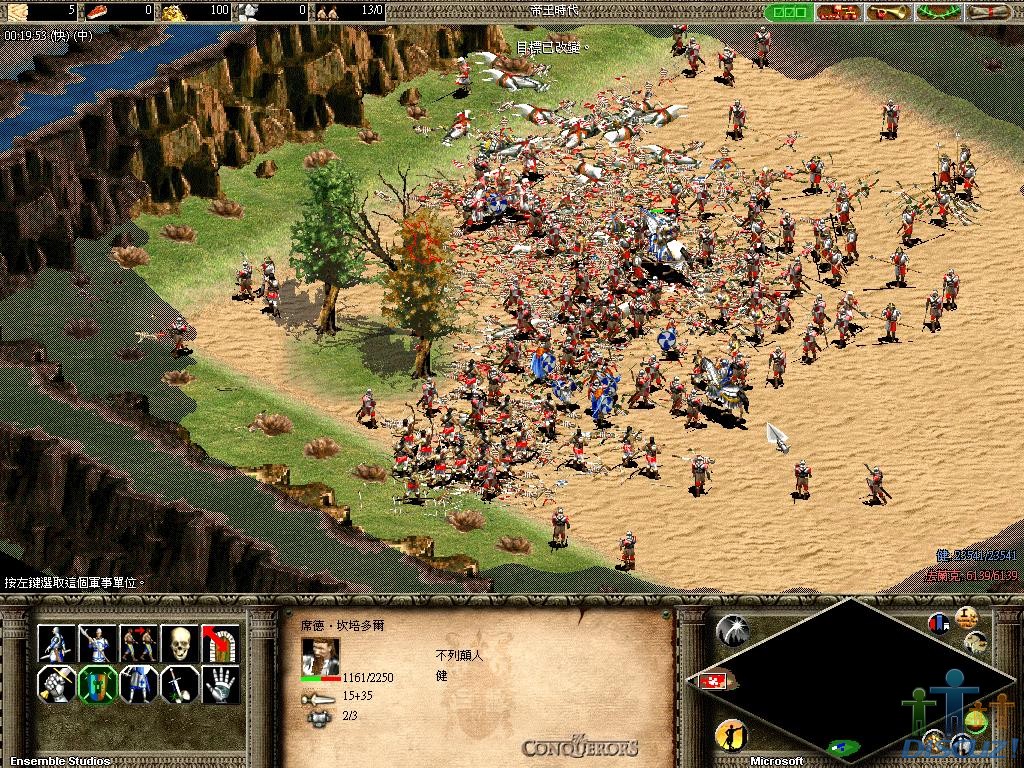Select stand ground stance with standing legs icon
The height and width of the screenshot is (768, 1024).
pyautogui.click(x=138, y=685)
